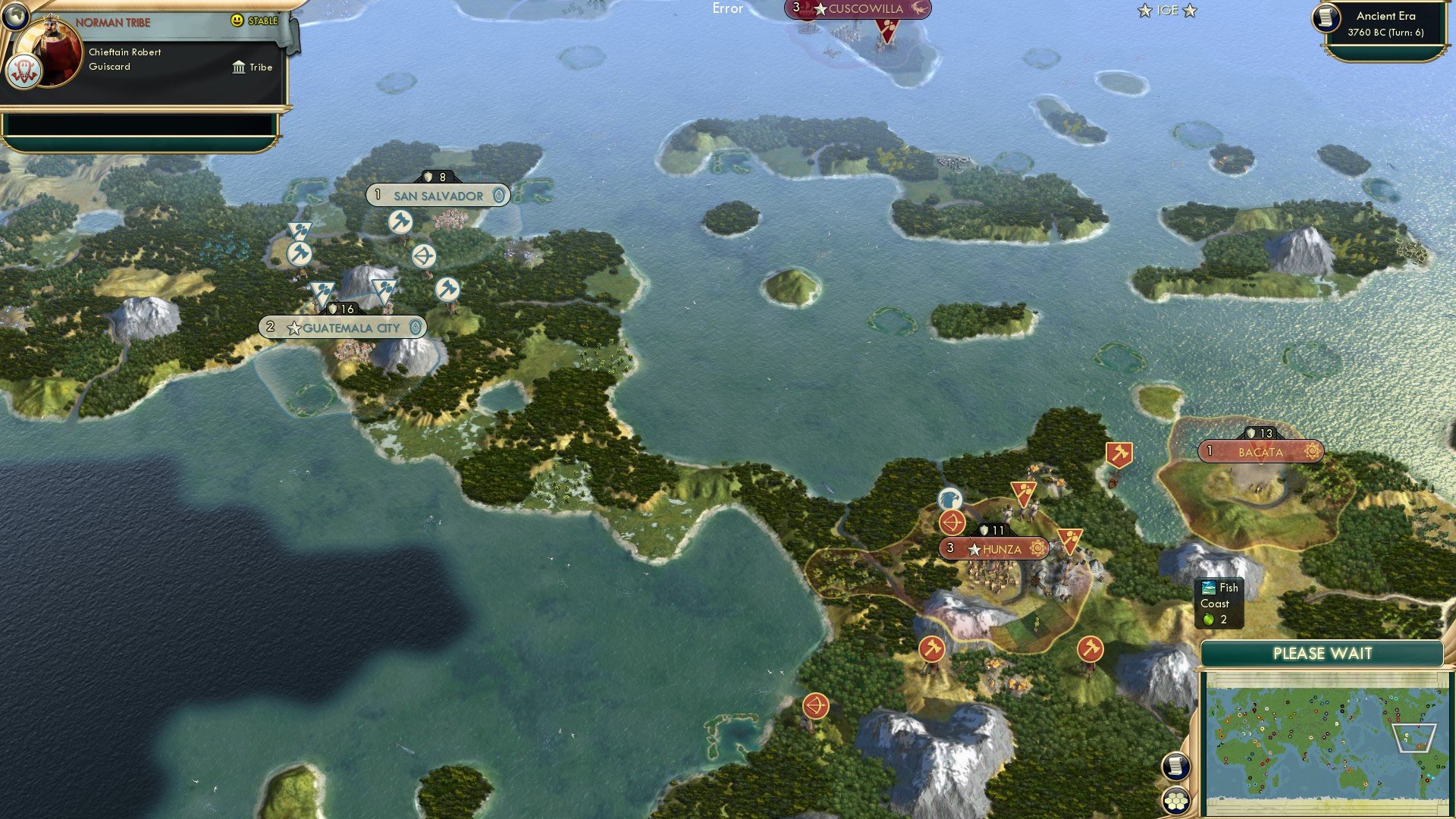Select the archer unit icon near Hunza
1456x819 pixels.
(x=954, y=522)
